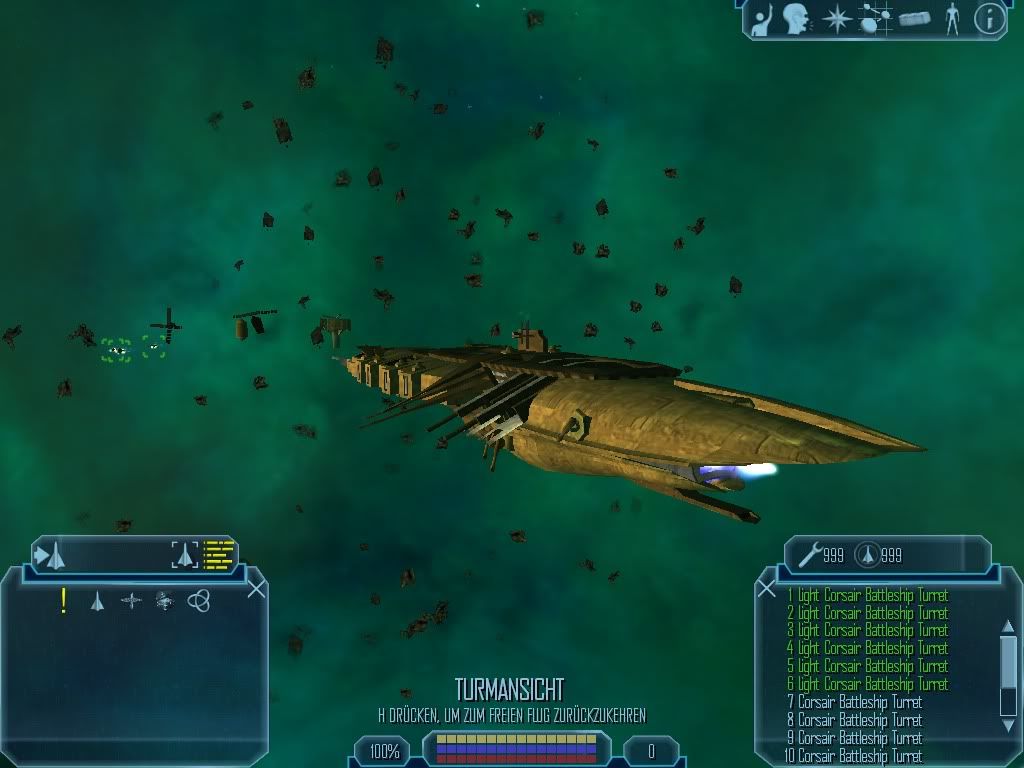
Task: Close the weapons list panel
Action: [x=767, y=589]
